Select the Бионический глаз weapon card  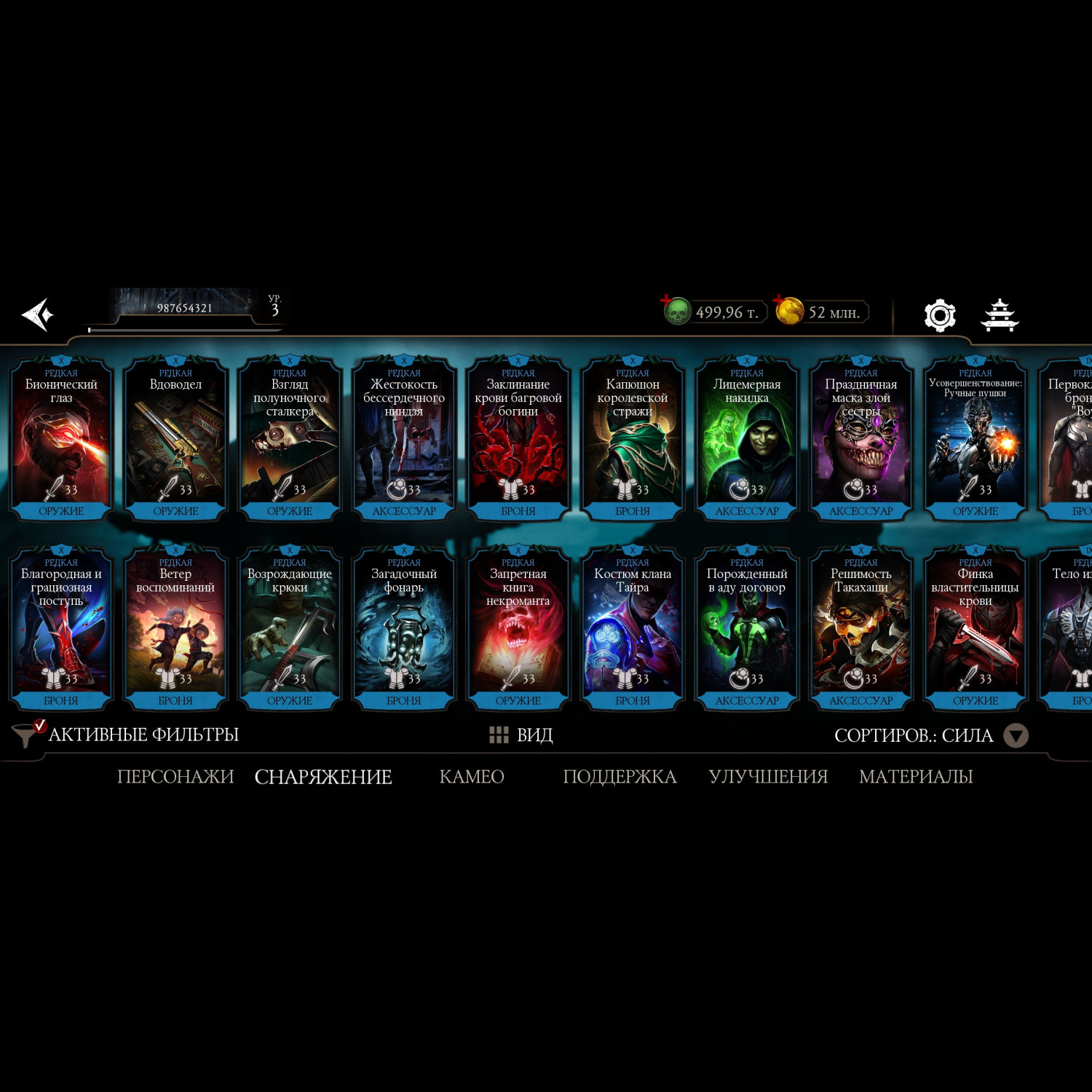pos(61,438)
